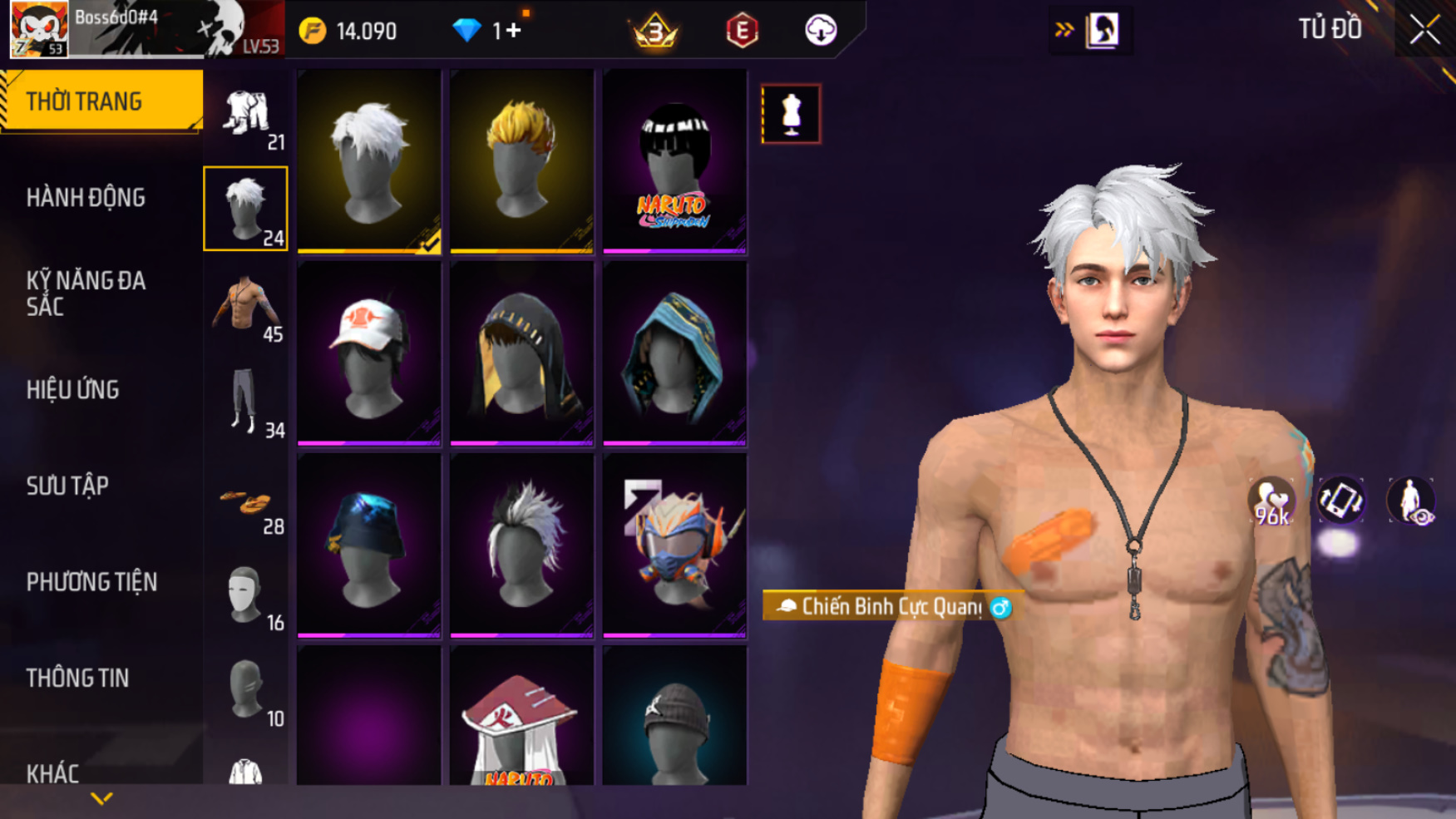The height and width of the screenshot is (819, 1456).
Task: Open the full outfit sets subcategory
Action: point(246,116)
